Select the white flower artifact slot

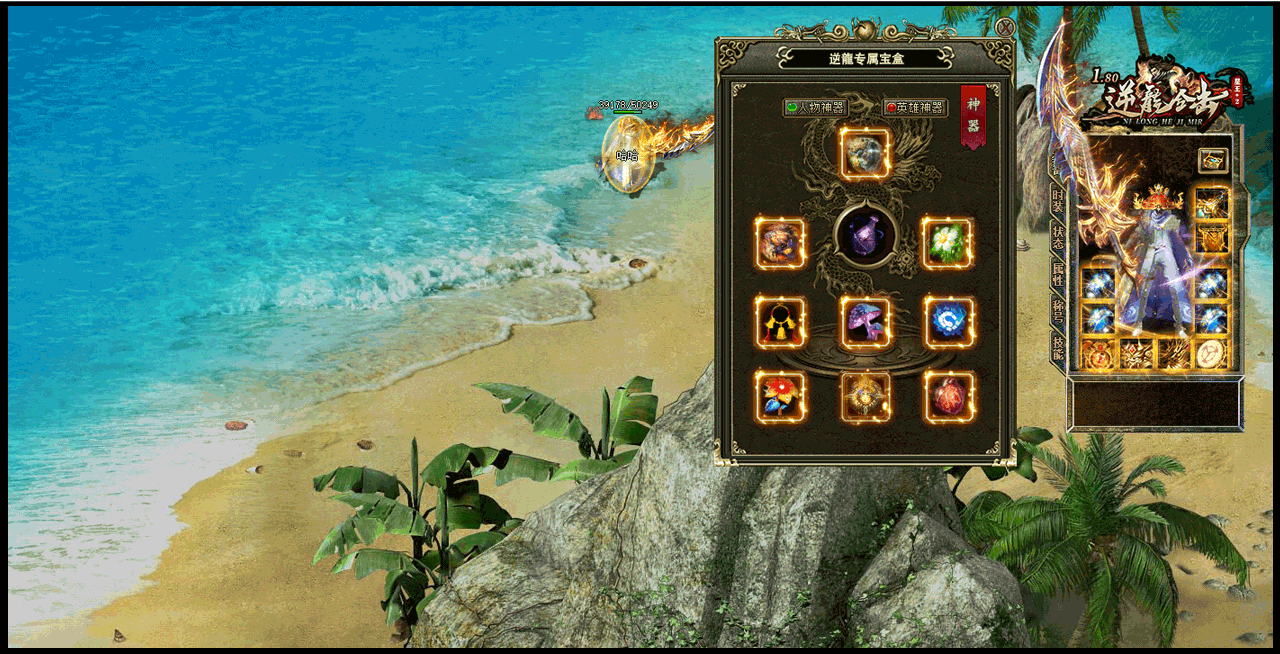[947, 243]
